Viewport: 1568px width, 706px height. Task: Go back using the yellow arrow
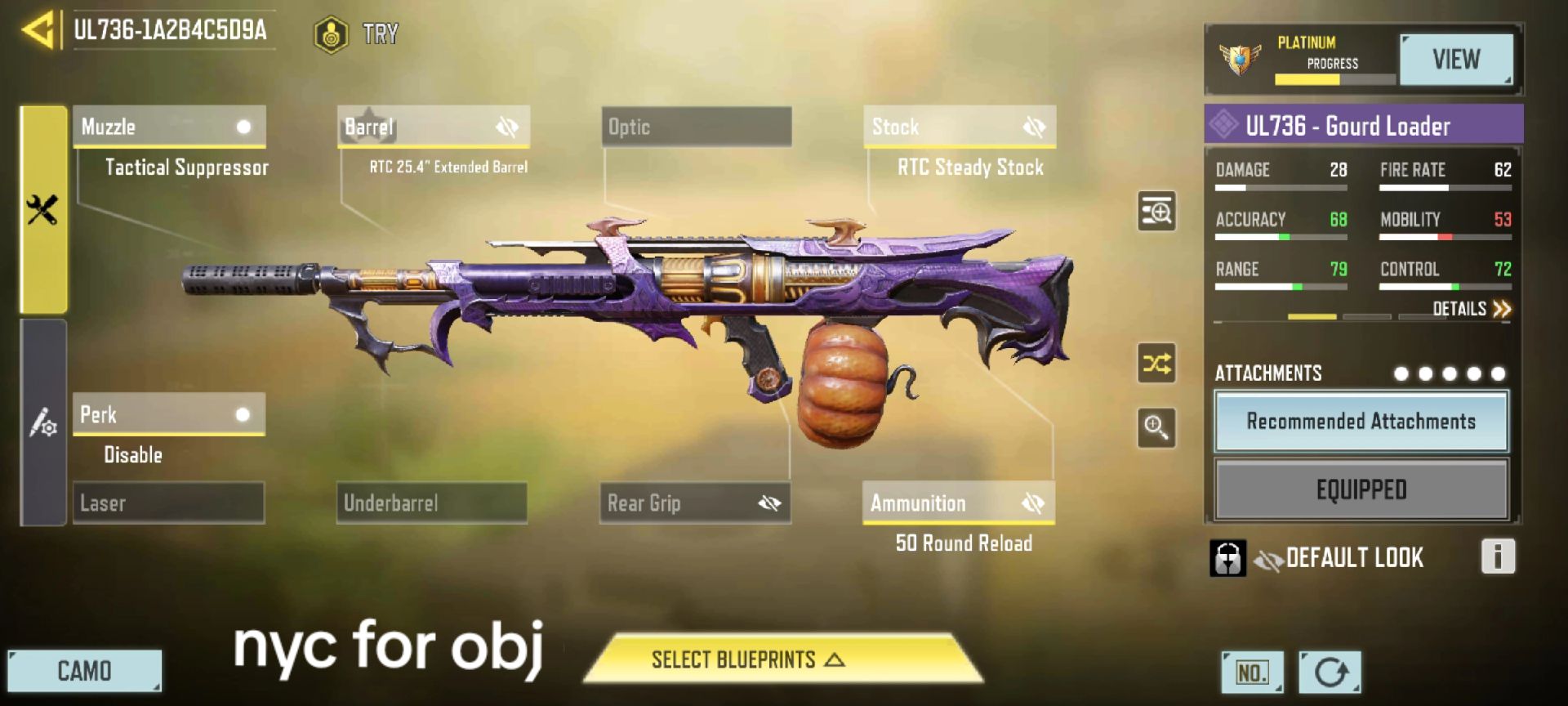point(38,30)
